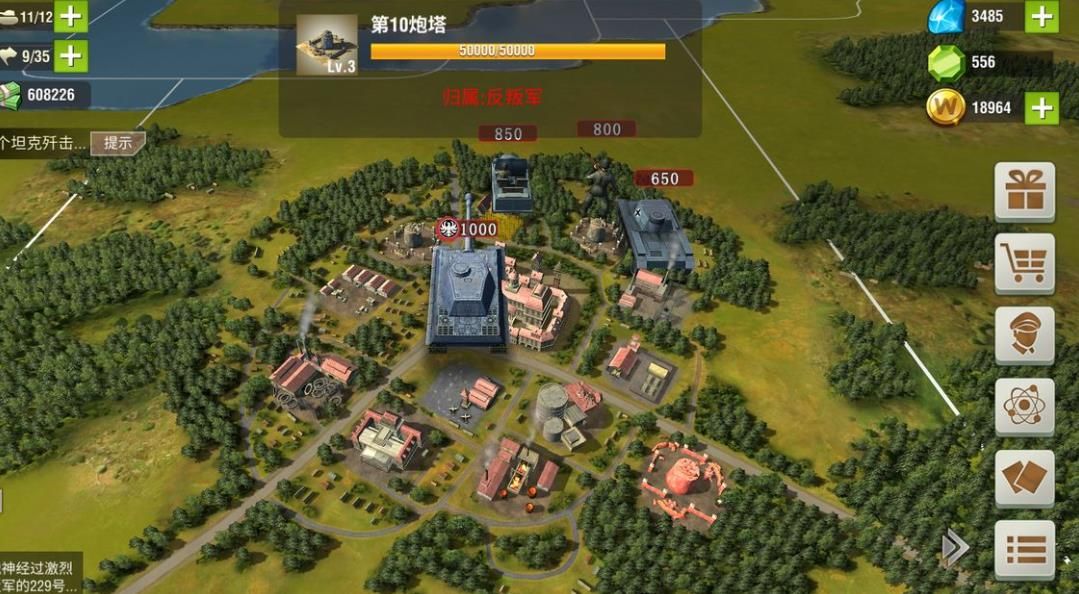This screenshot has width=1079, height=594.
Task: Open the list menu button
Action: click(1024, 549)
